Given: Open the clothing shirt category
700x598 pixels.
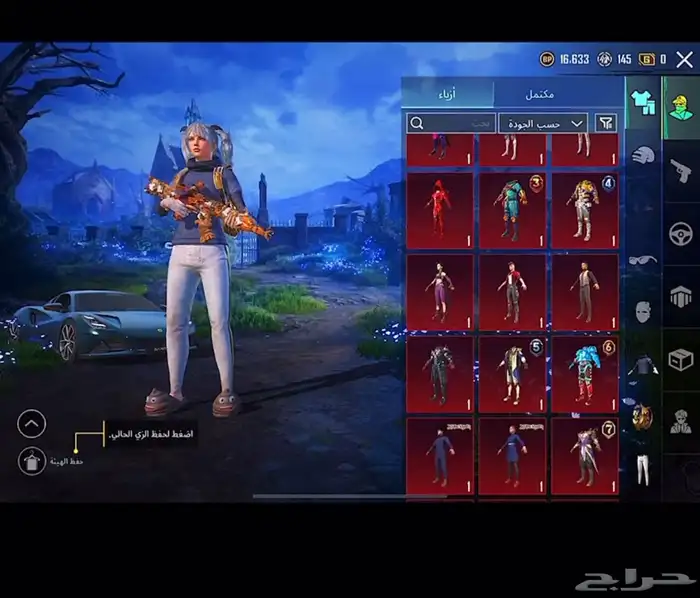Looking at the screenshot, I should [x=641, y=101].
